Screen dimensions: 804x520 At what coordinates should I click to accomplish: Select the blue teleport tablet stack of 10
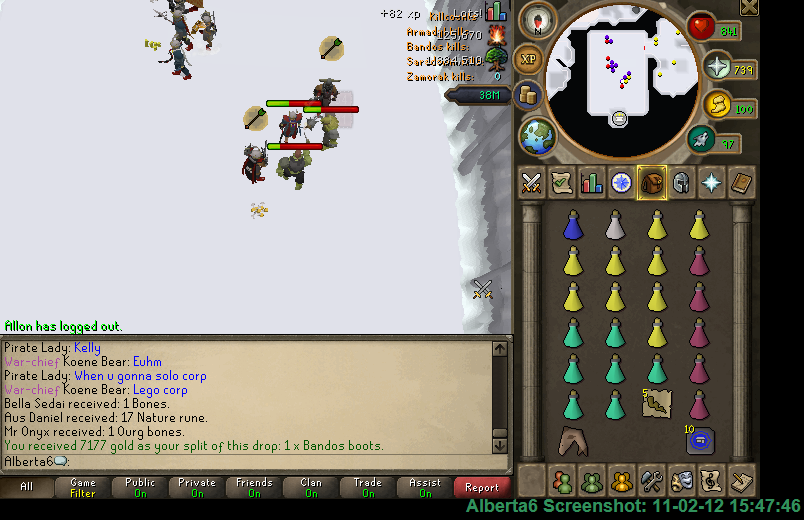pos(698,440)
